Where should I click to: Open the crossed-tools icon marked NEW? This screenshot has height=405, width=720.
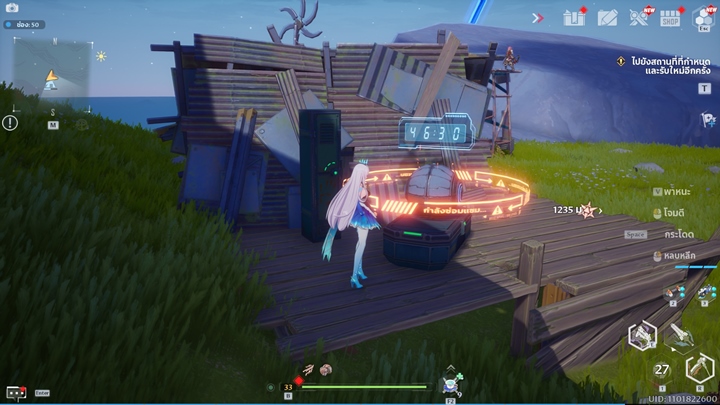click(x=640, y=18)
